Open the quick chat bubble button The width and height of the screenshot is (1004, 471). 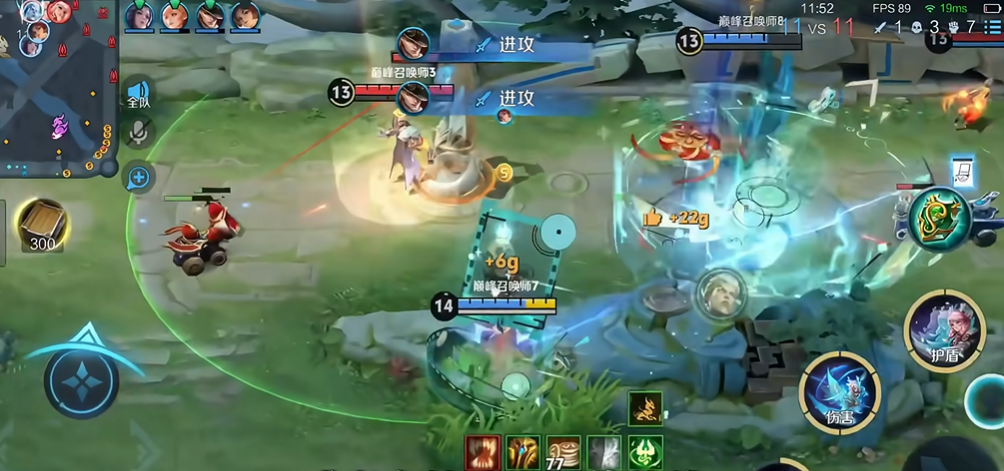tap(138, 178)
